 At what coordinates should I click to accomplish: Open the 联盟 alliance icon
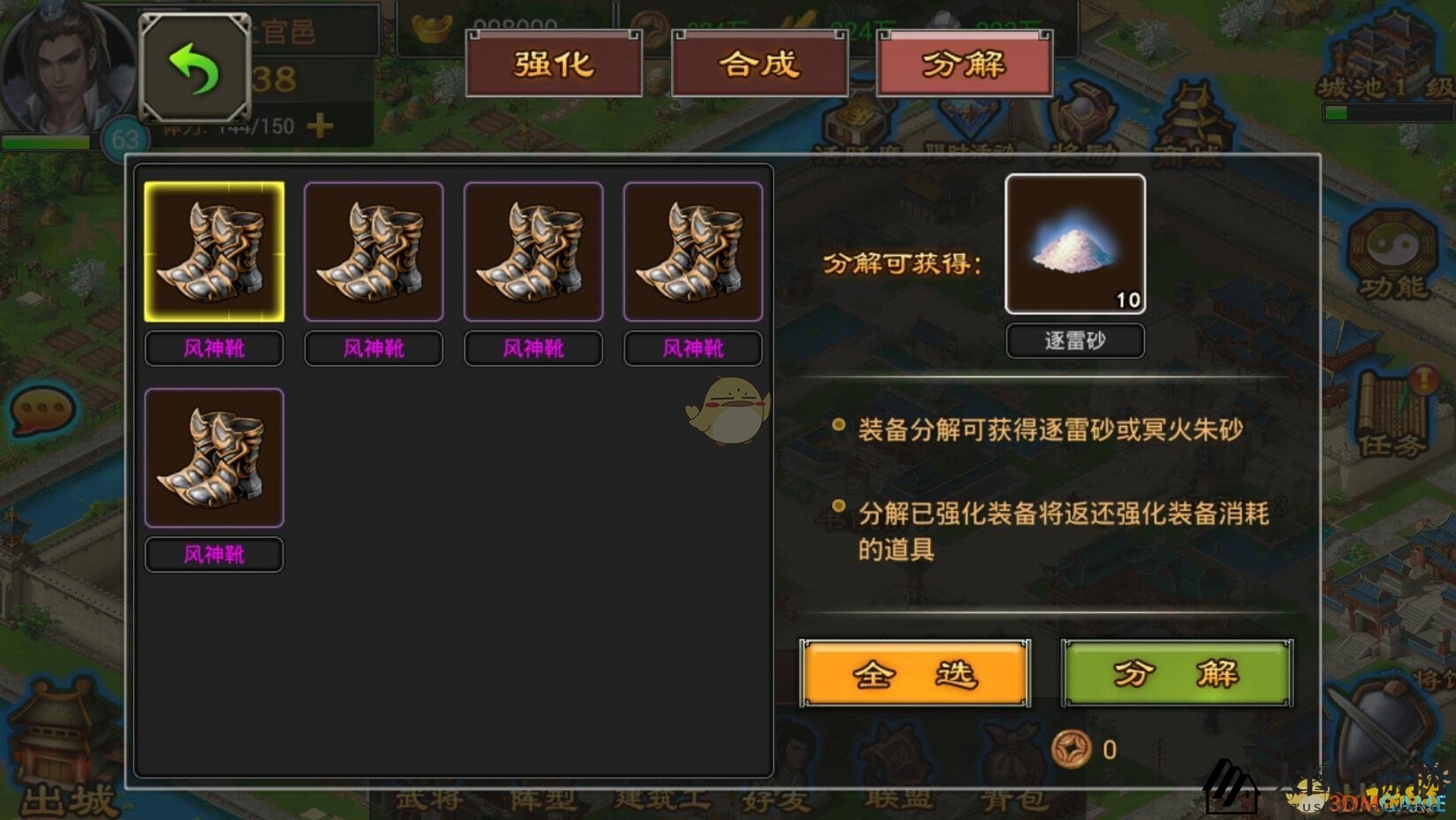(x=898, y=751)
